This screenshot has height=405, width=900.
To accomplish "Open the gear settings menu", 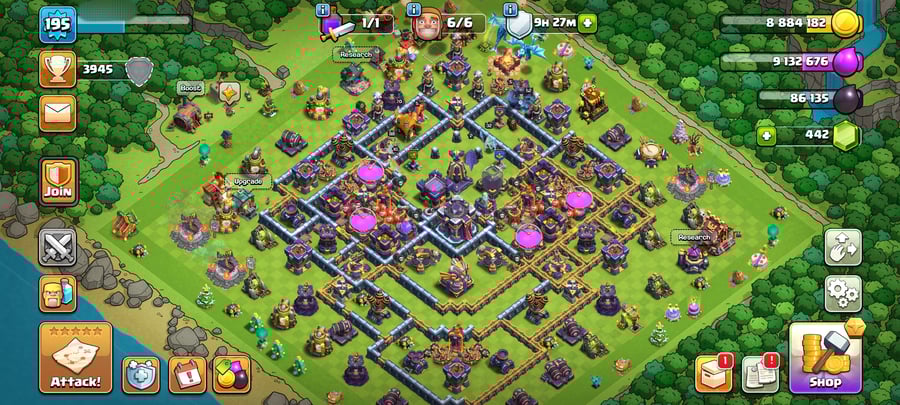I will click(x=842, y=294).
